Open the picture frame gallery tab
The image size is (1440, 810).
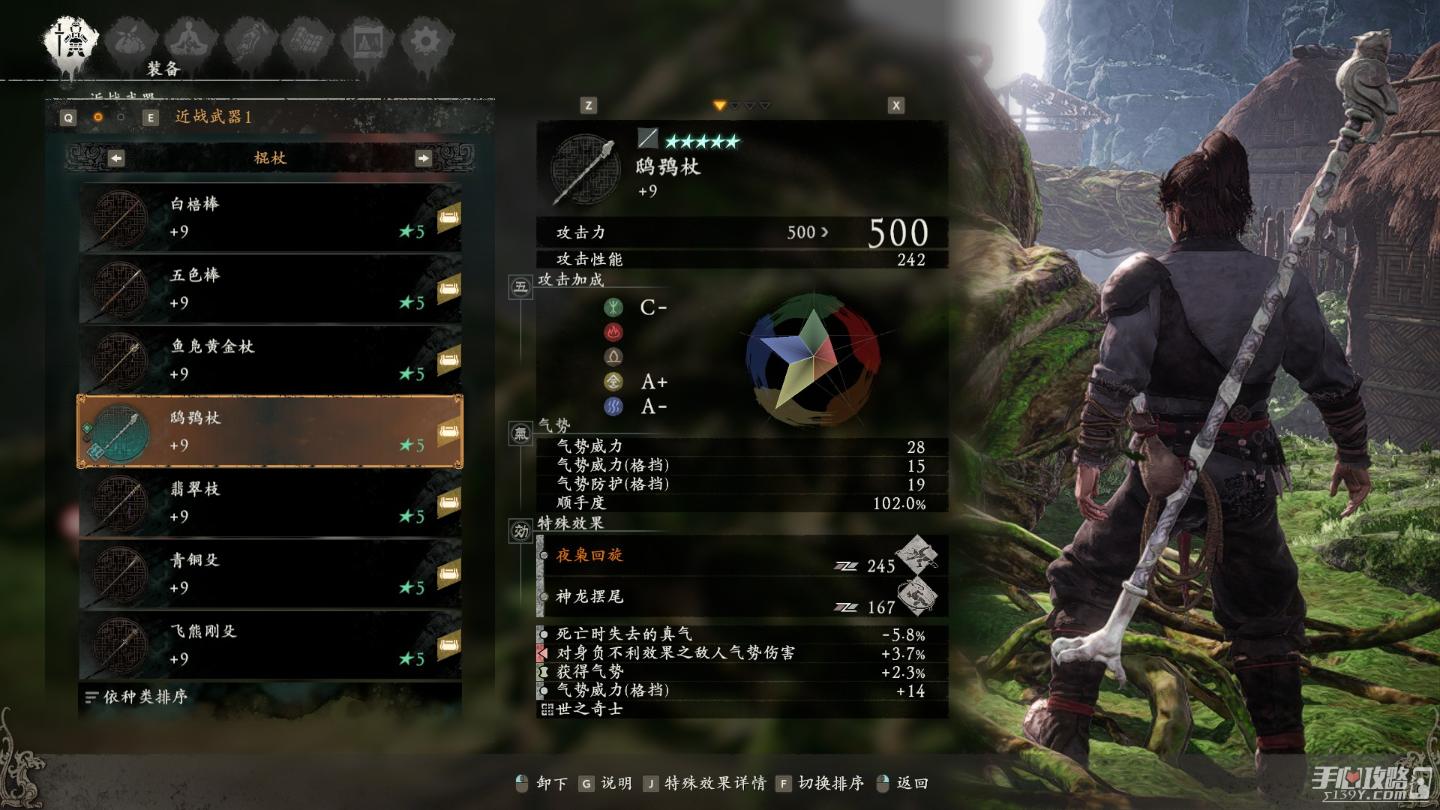tap(366, 41)
